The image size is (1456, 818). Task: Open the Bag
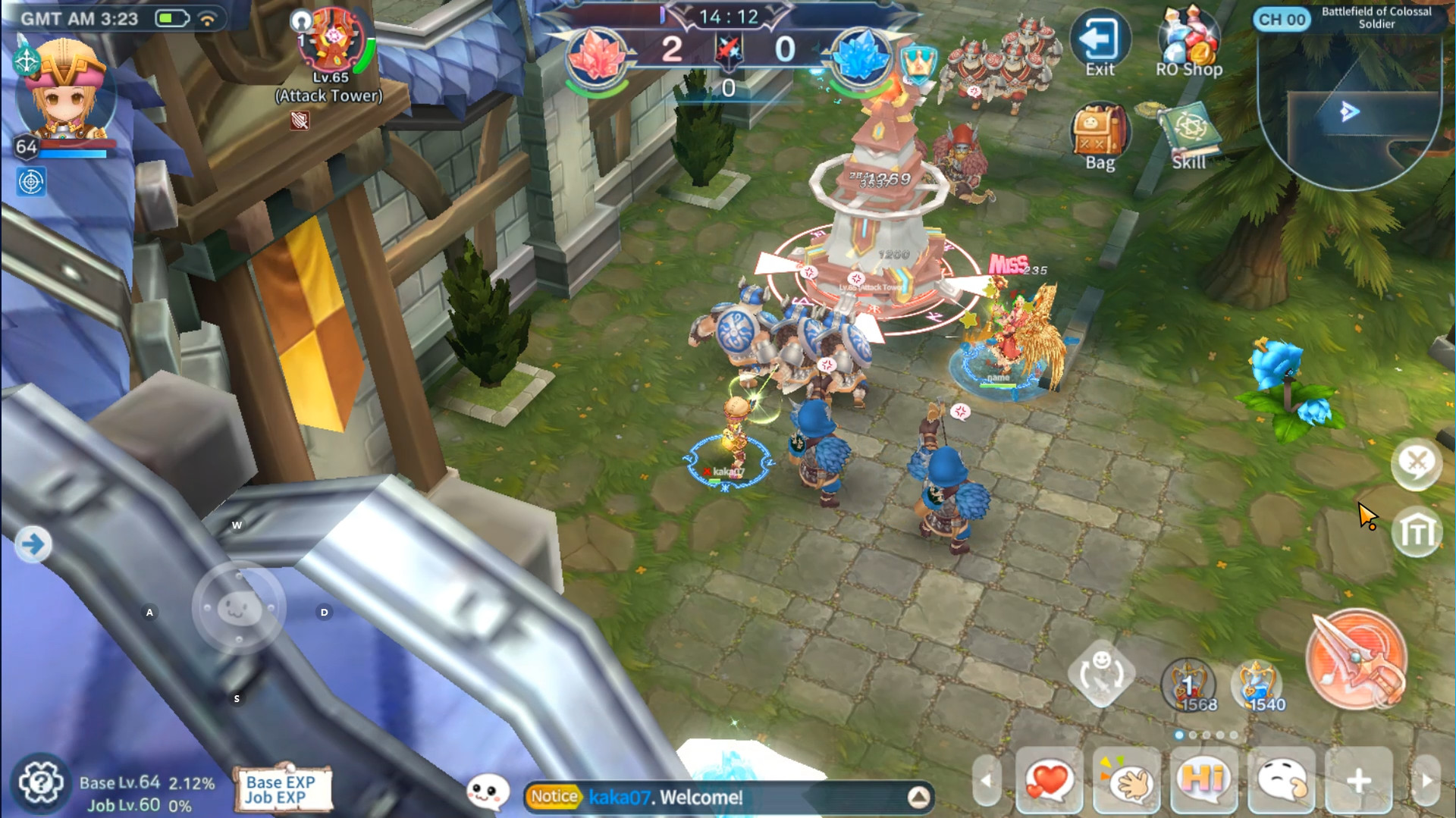point(1101,130)
